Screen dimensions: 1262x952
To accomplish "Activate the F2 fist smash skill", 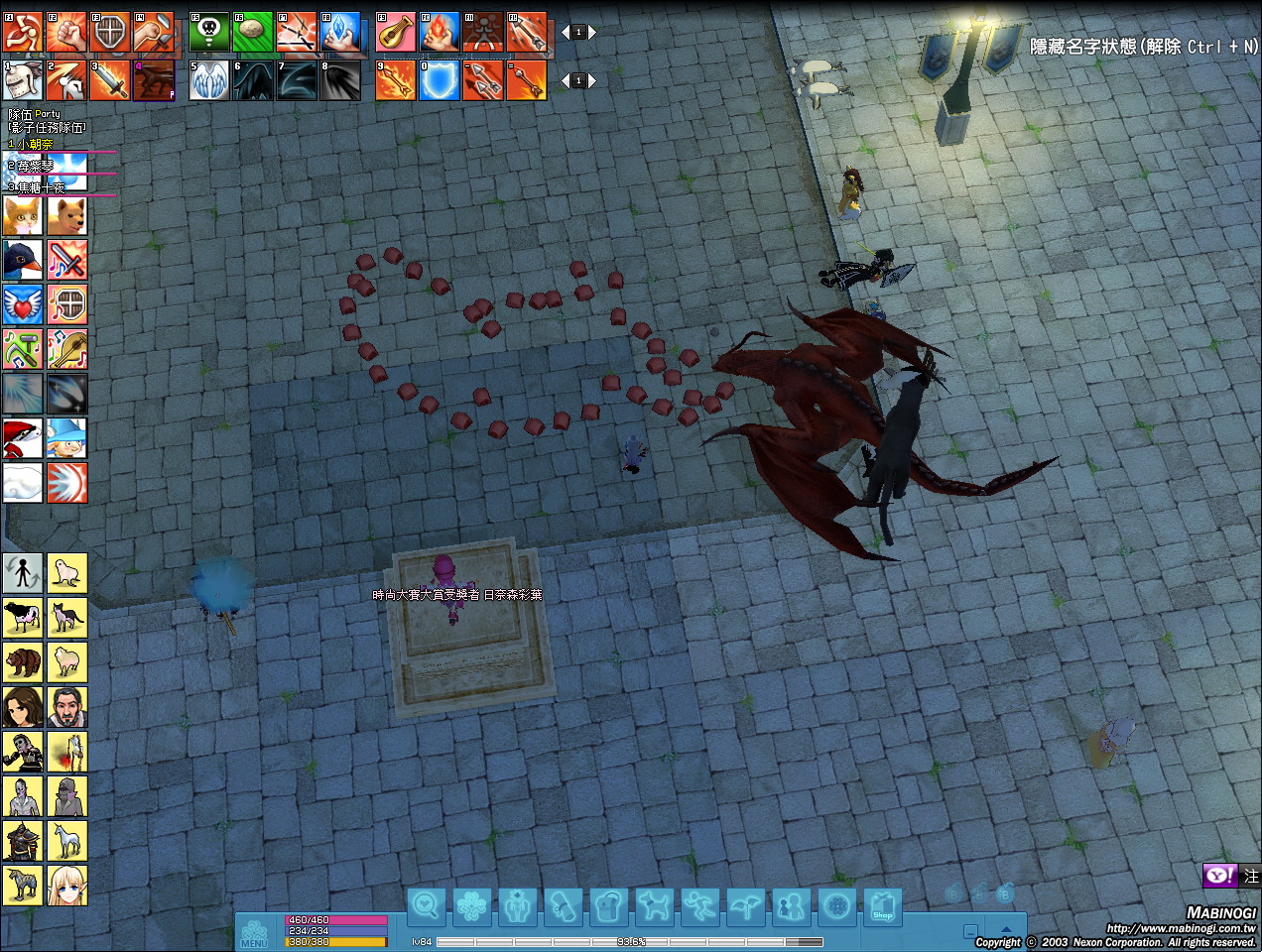I will coord(66,33).
